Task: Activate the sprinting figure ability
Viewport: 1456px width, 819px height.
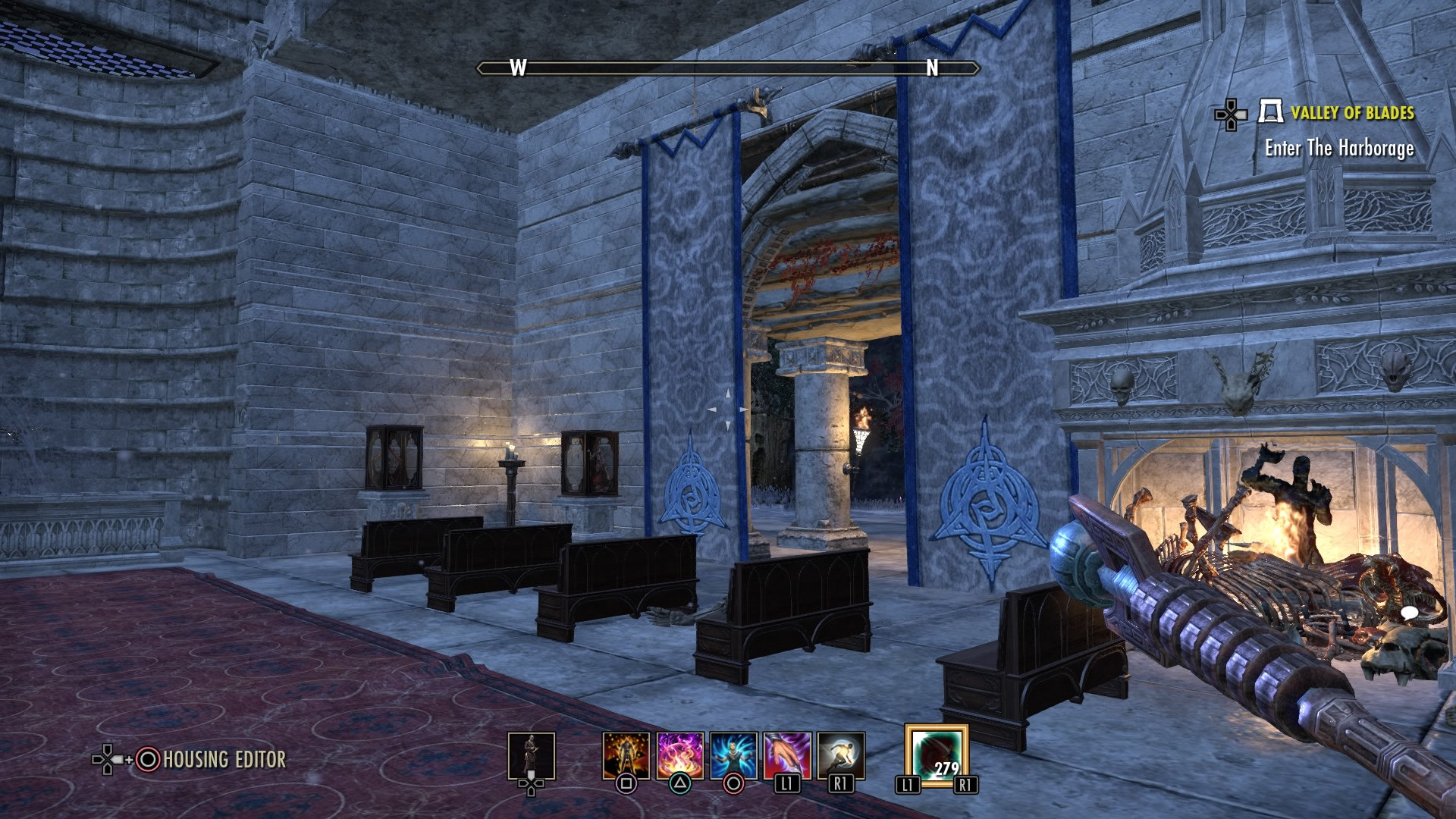Action: click(x=841, y=755)
